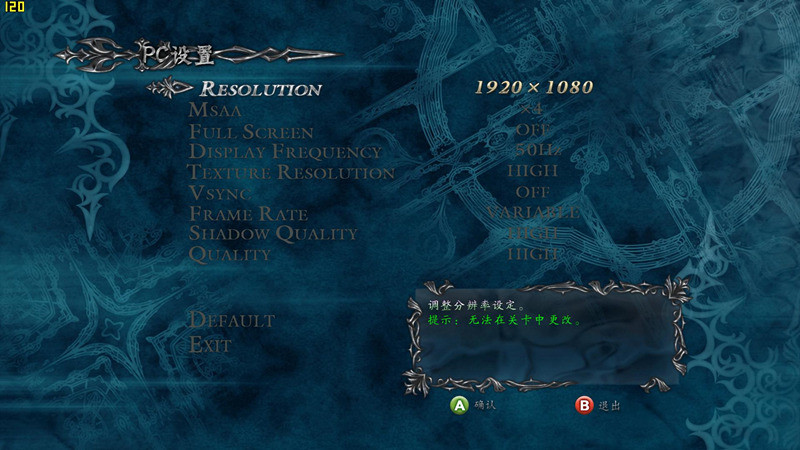
Task: Open the Display Frequency option
Action: 285,152
